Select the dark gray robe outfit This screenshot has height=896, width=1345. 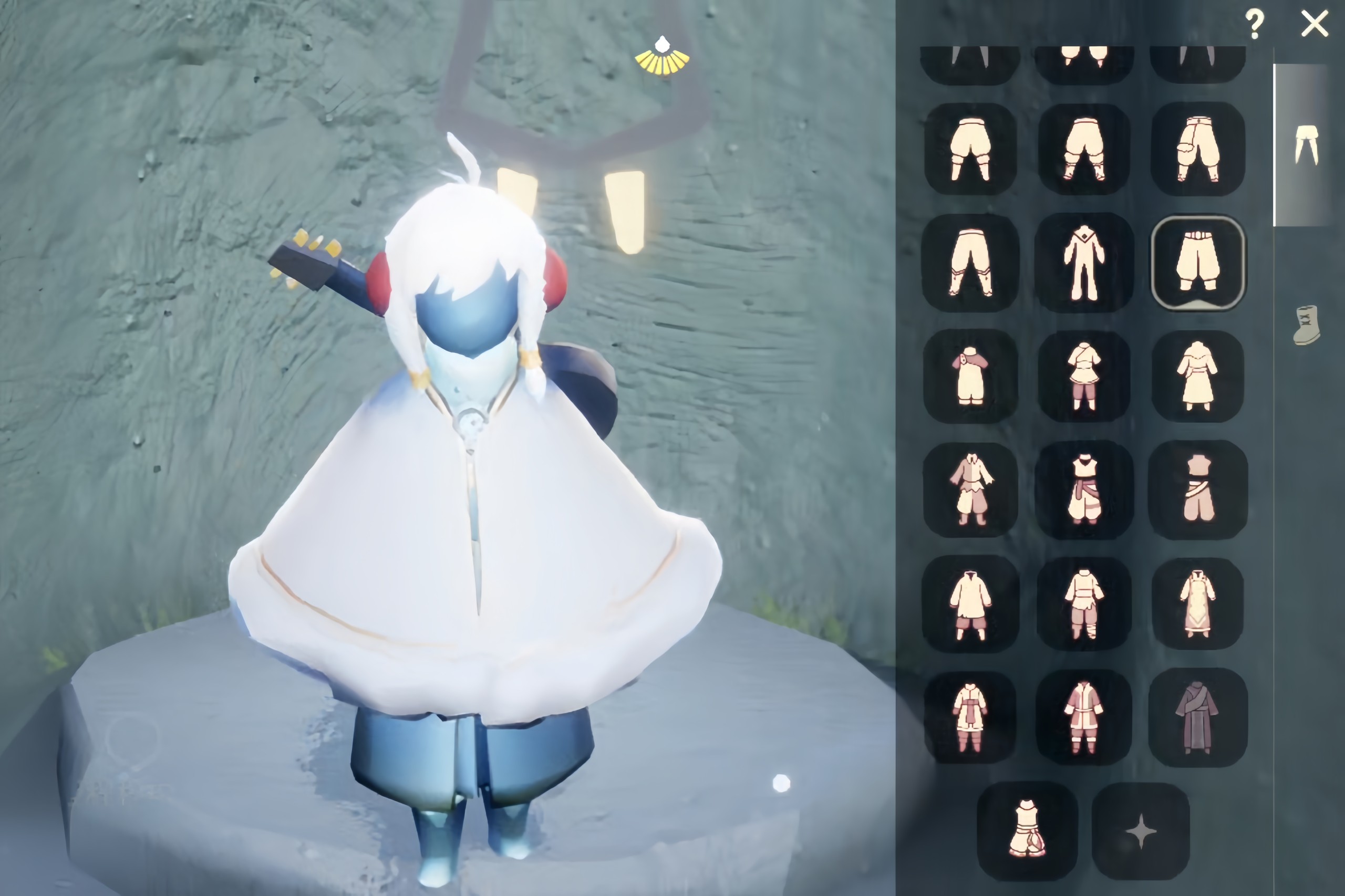point(1197,716)
